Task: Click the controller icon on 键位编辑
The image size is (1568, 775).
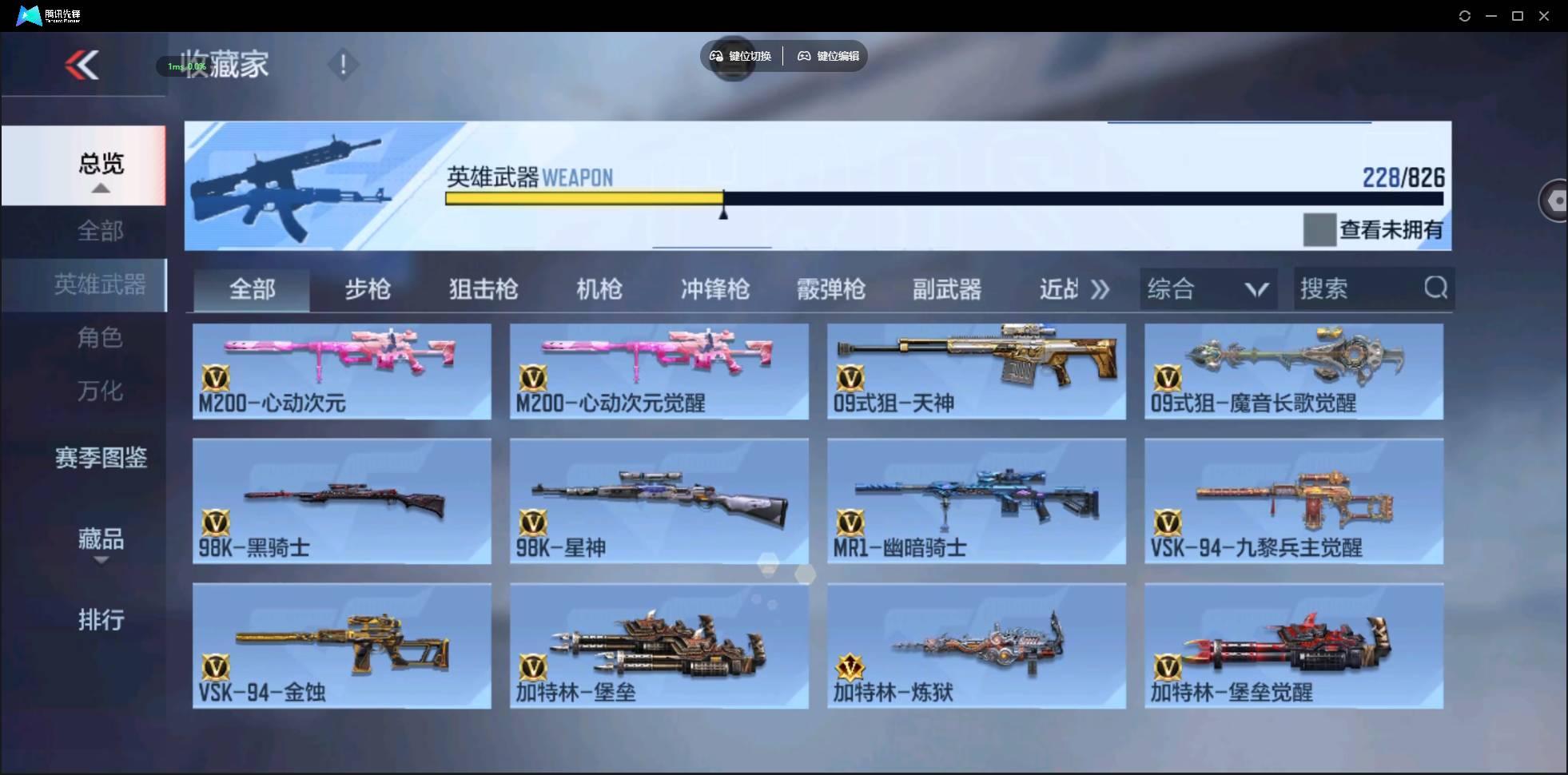Action: [x=804, y=56]
